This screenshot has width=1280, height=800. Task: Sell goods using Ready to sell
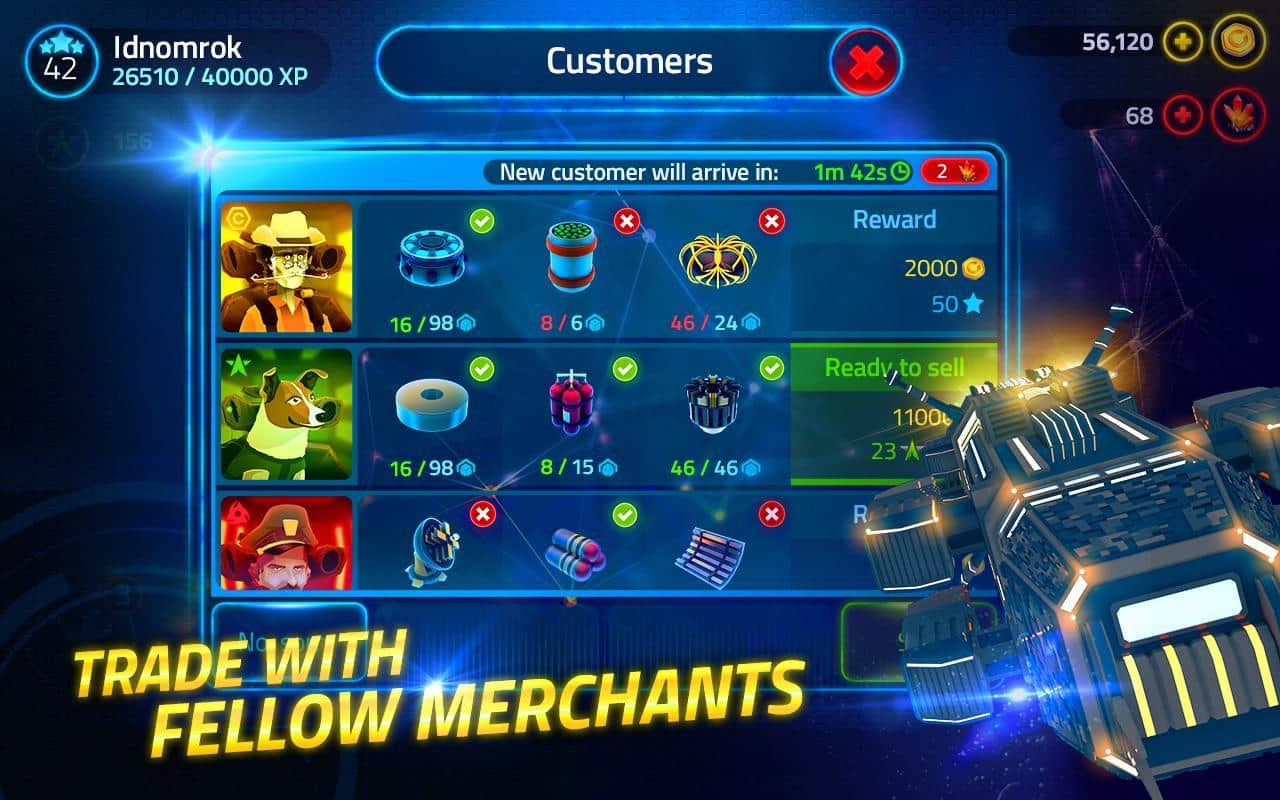click(893, 368)
